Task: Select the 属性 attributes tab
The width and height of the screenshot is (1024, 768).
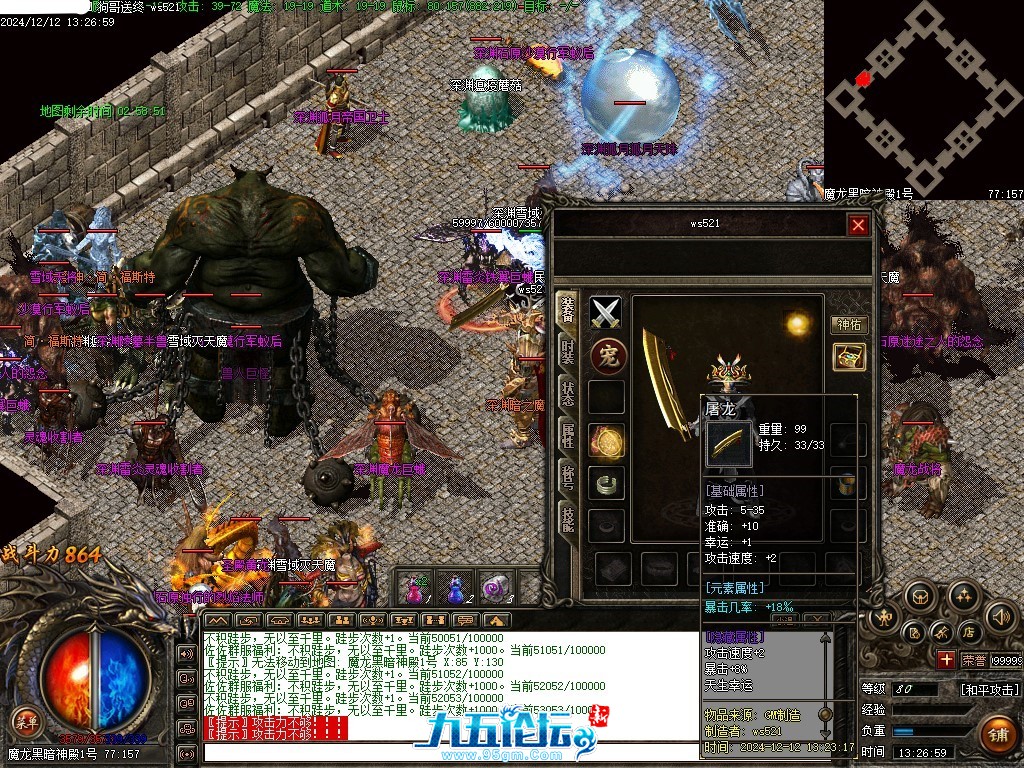Action: click(567, 434)
